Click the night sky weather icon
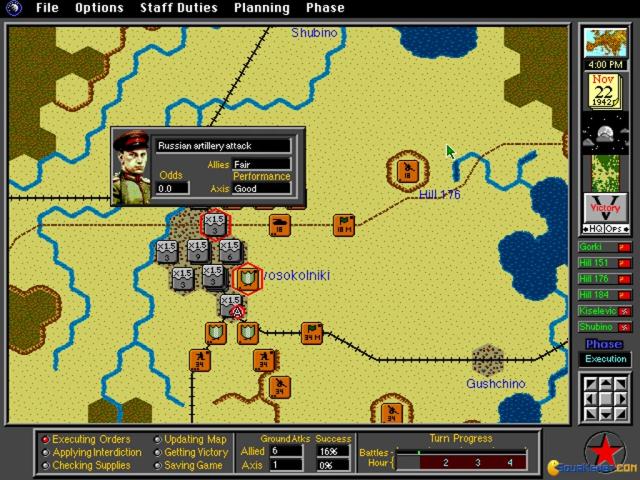The height and width of the screenshot is (480, 640). tap(604, 133)
